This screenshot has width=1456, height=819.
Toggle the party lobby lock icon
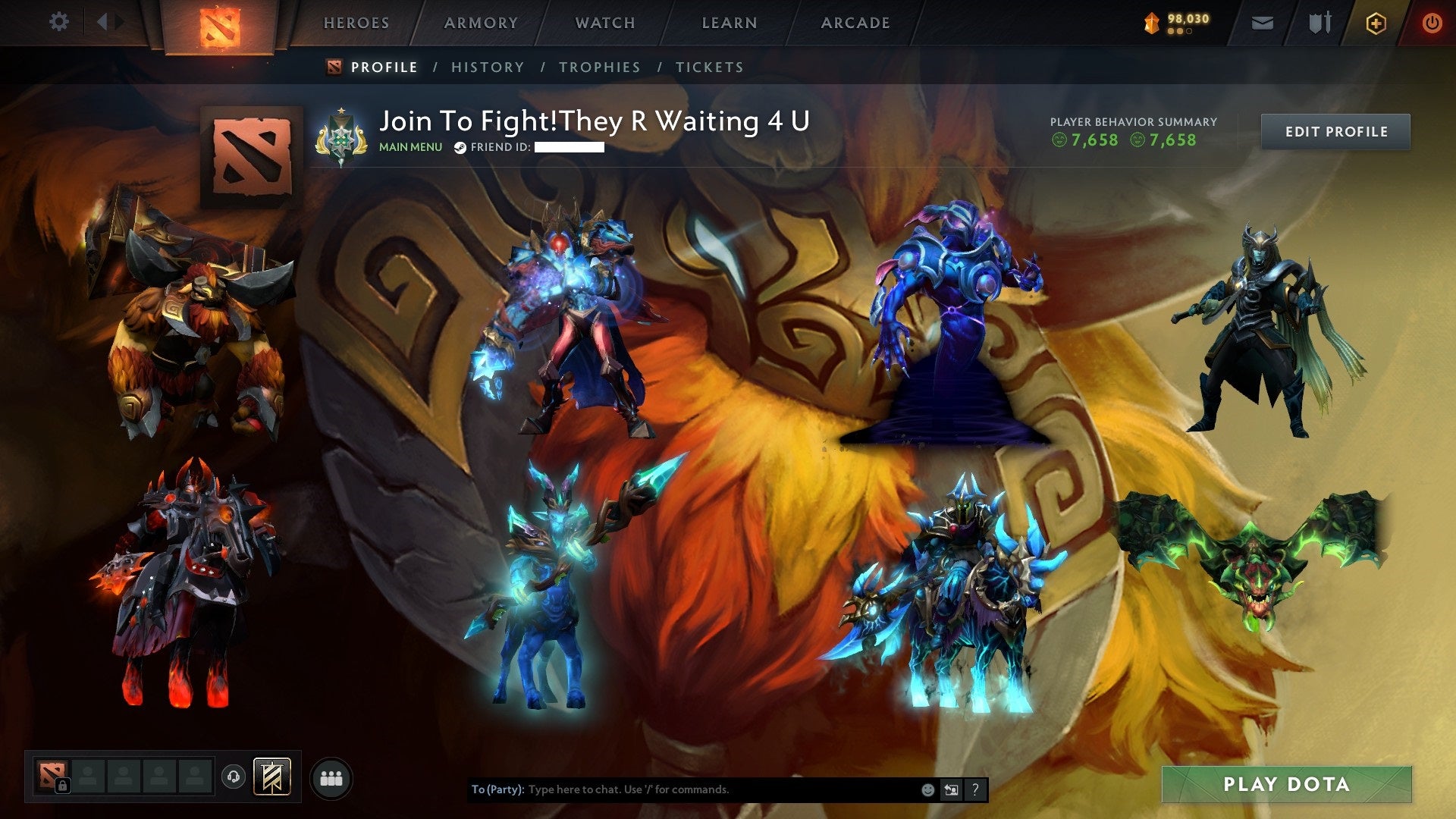(x=63, y=784)
